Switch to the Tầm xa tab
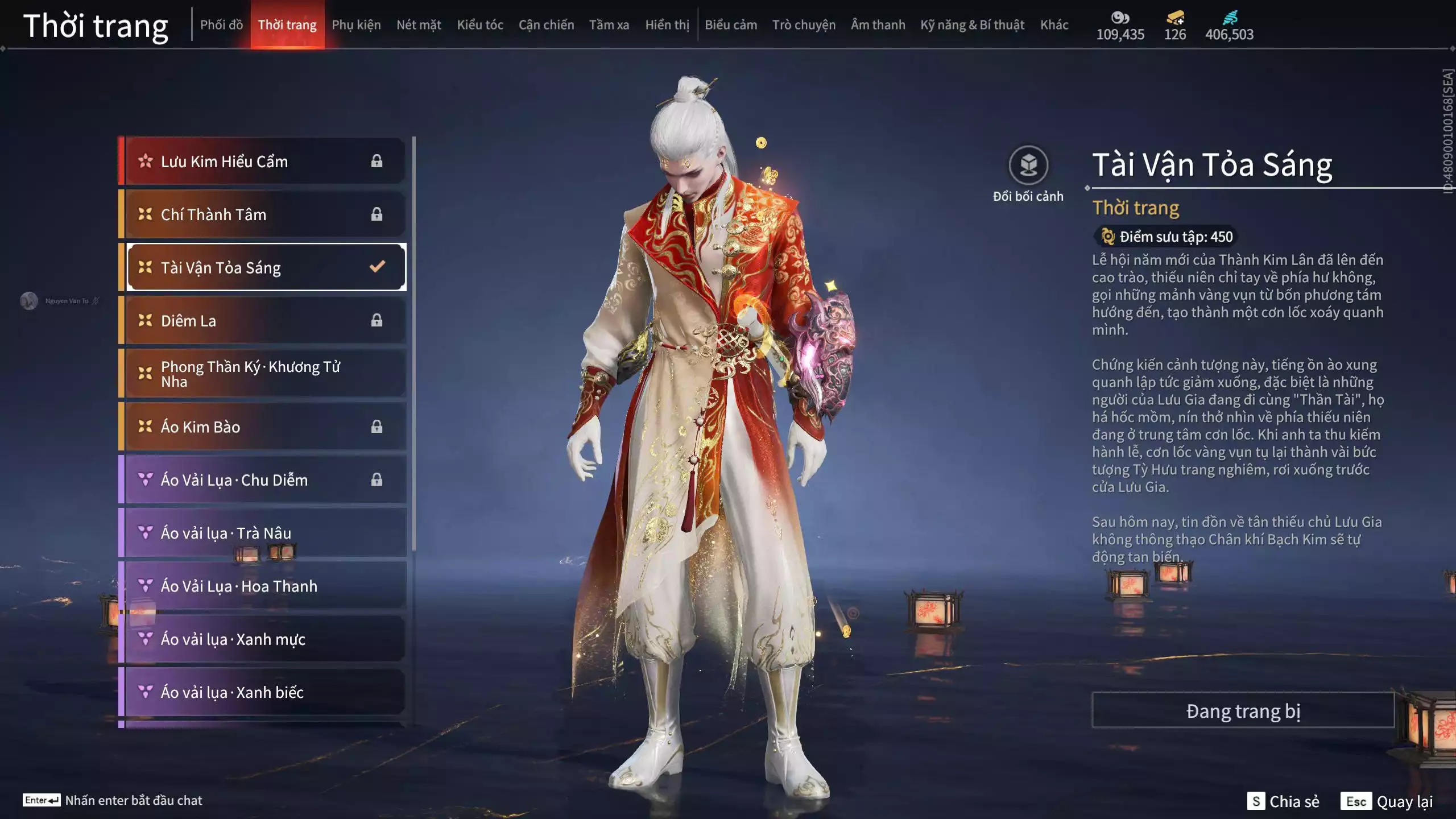 tap(609, 25)
